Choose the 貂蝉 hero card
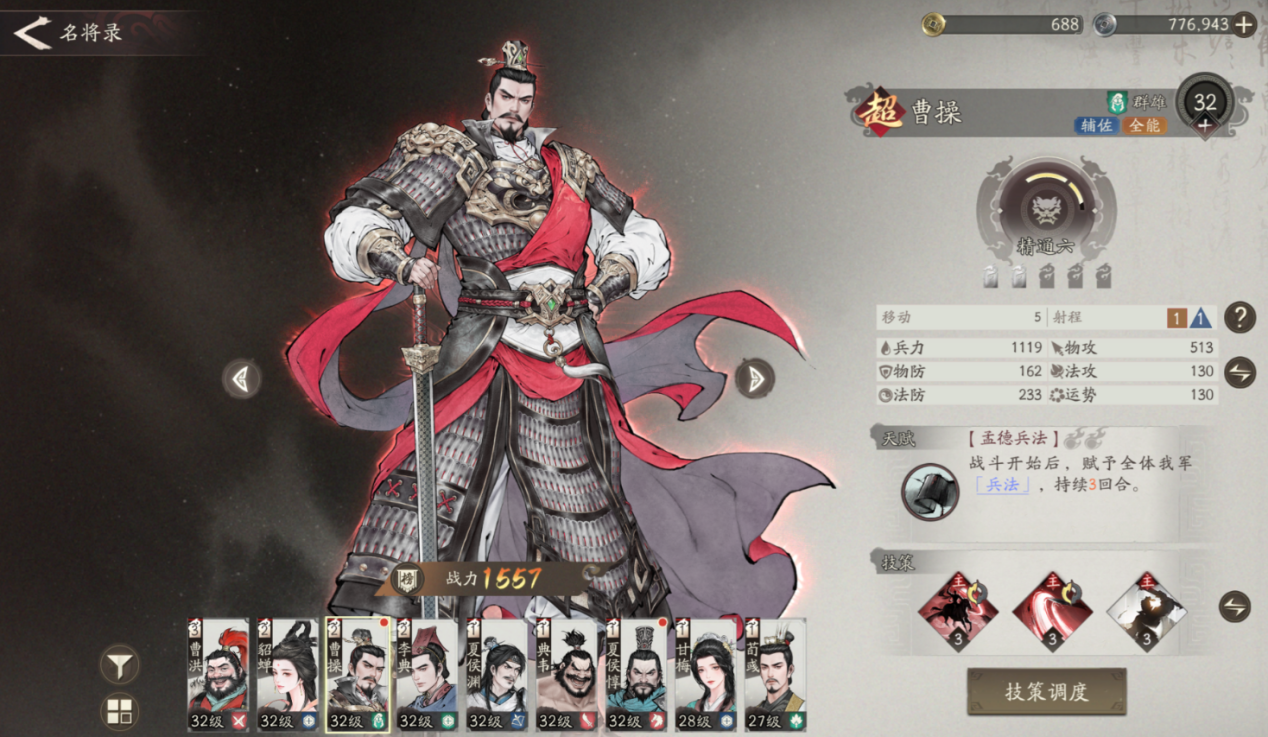 click(x=287, y=674)
